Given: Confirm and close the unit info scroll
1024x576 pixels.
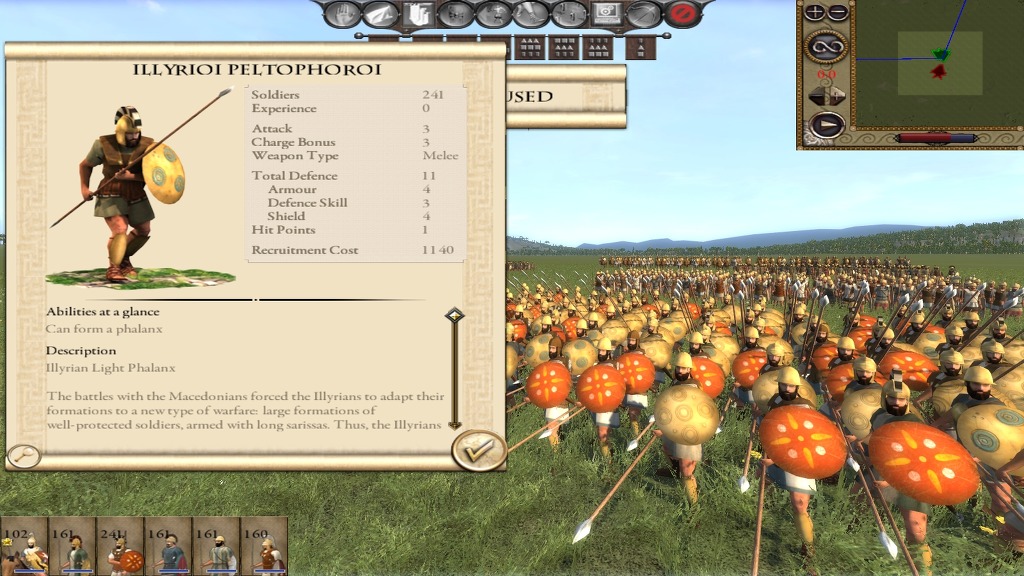Looking at the screenshot, I should point(478,451).
